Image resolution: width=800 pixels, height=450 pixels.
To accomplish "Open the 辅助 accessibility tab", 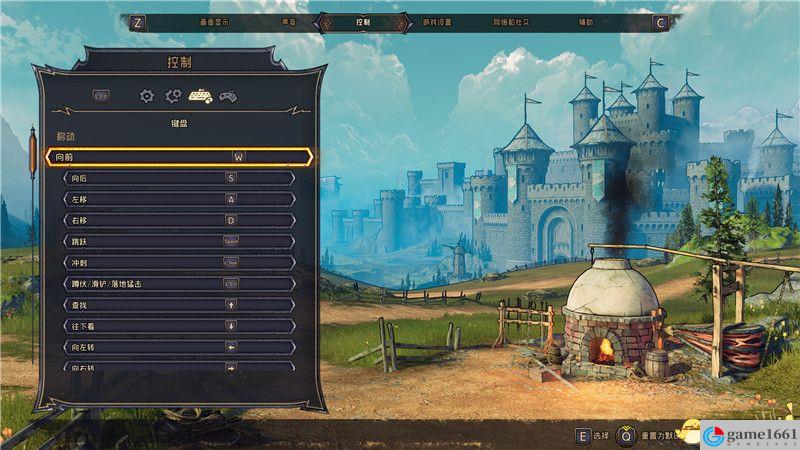I will pyautogui.click(x=585, y=22).
